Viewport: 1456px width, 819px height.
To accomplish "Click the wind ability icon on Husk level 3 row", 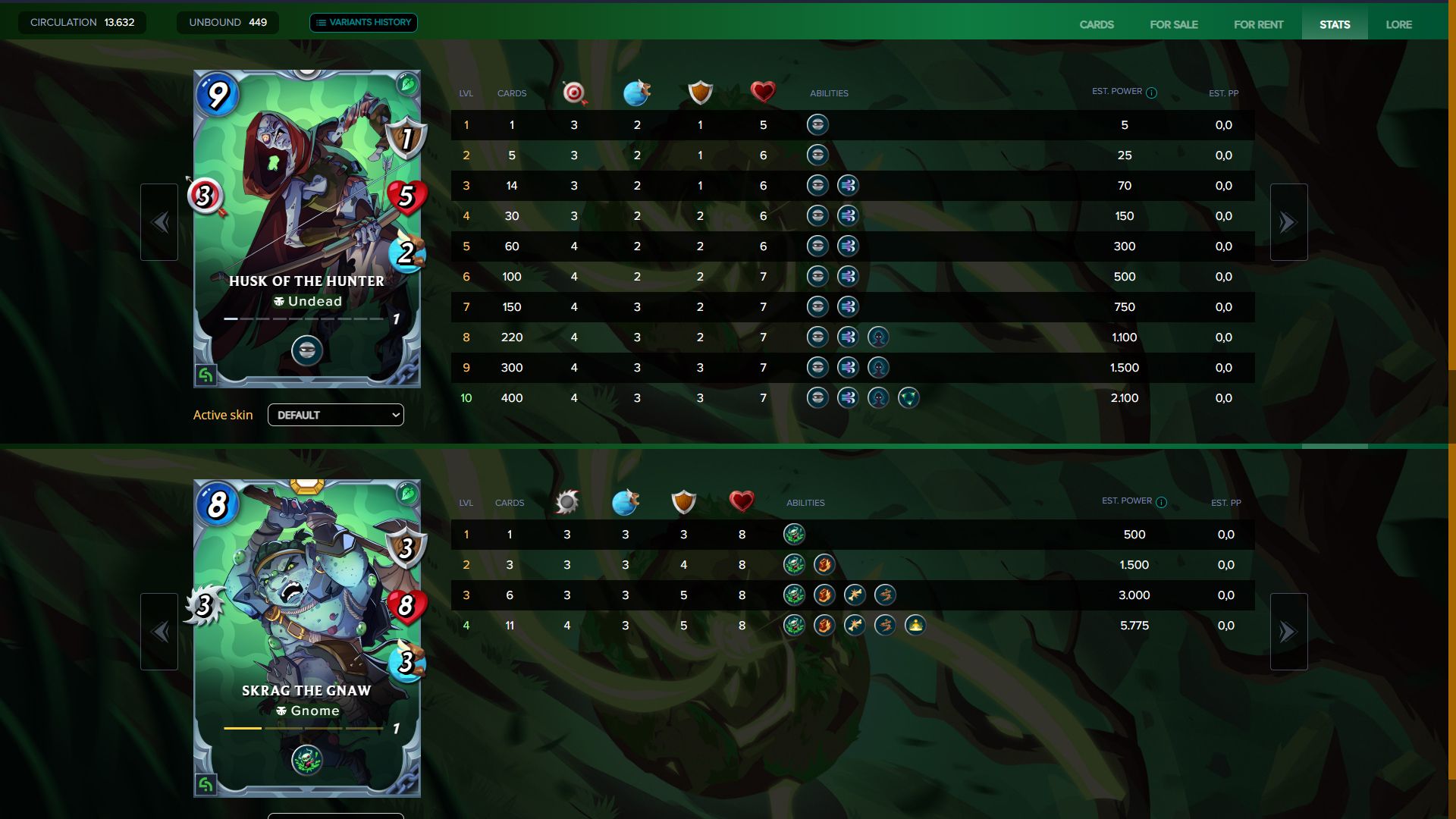I will [849, 185].
